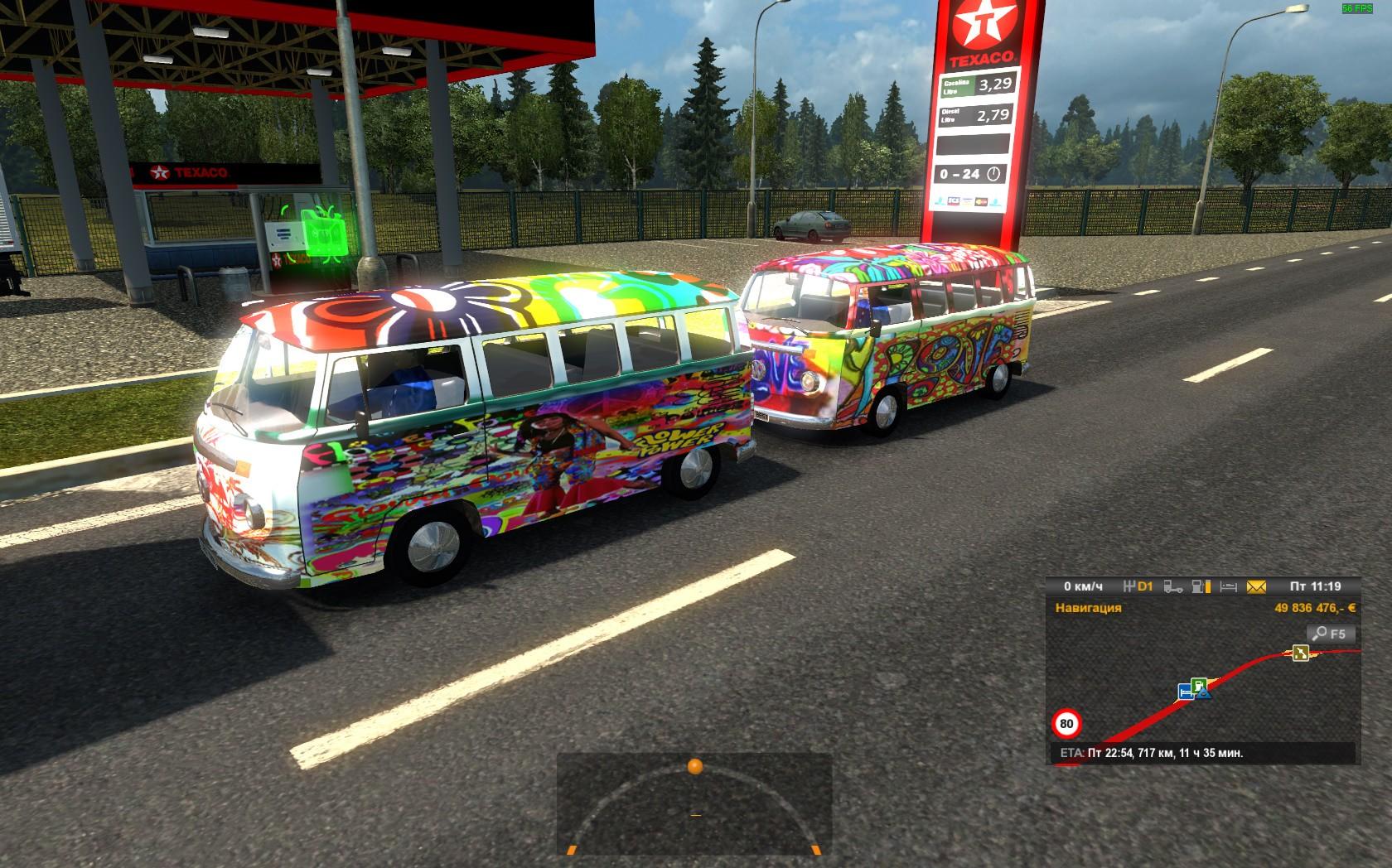The width and height of the screenshot is (1392, 868).
Task: Select the blue rest stop bed marker
Action: click(1186, 692)
